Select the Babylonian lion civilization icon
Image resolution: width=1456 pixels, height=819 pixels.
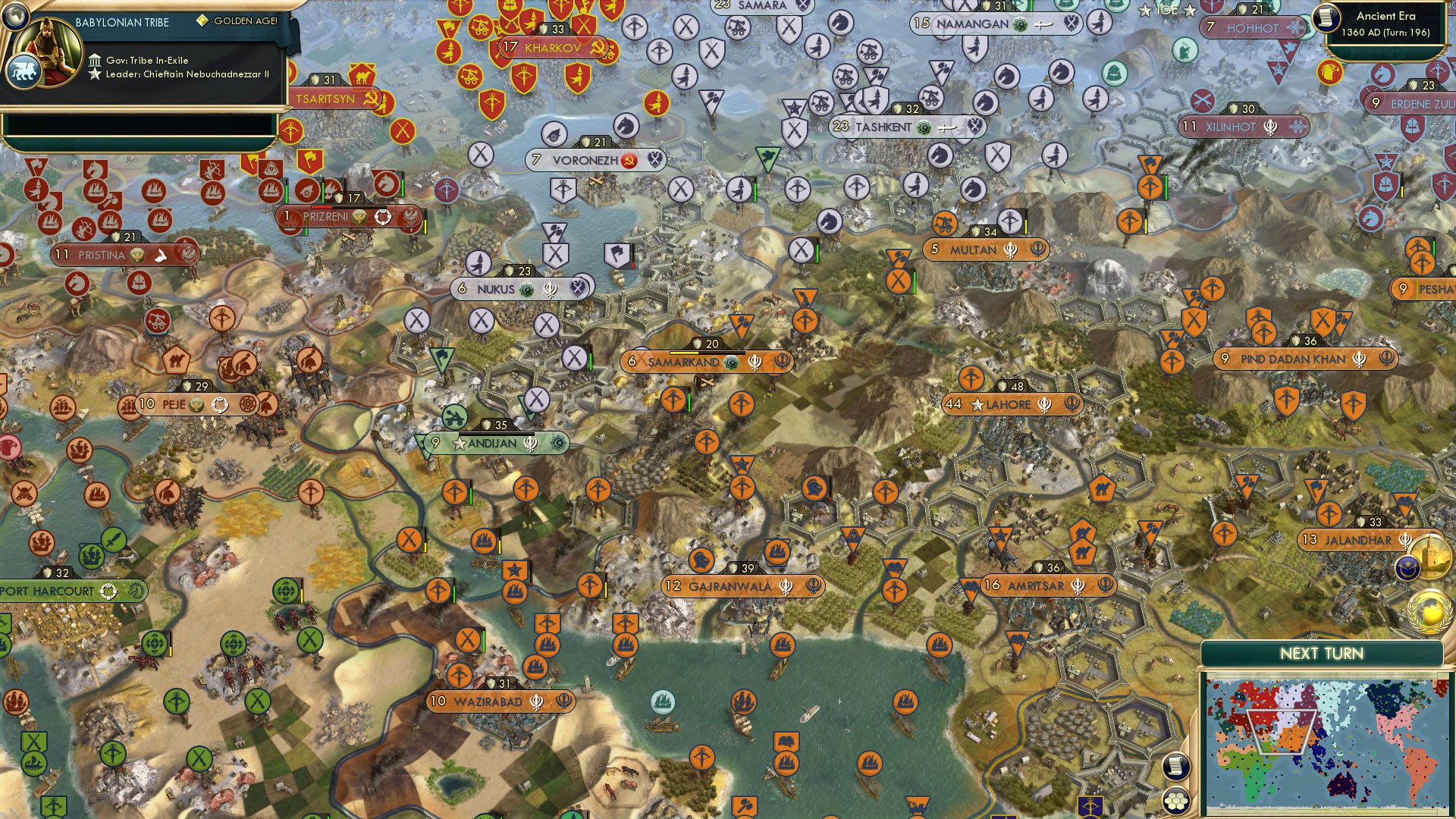tap(25, 68)
